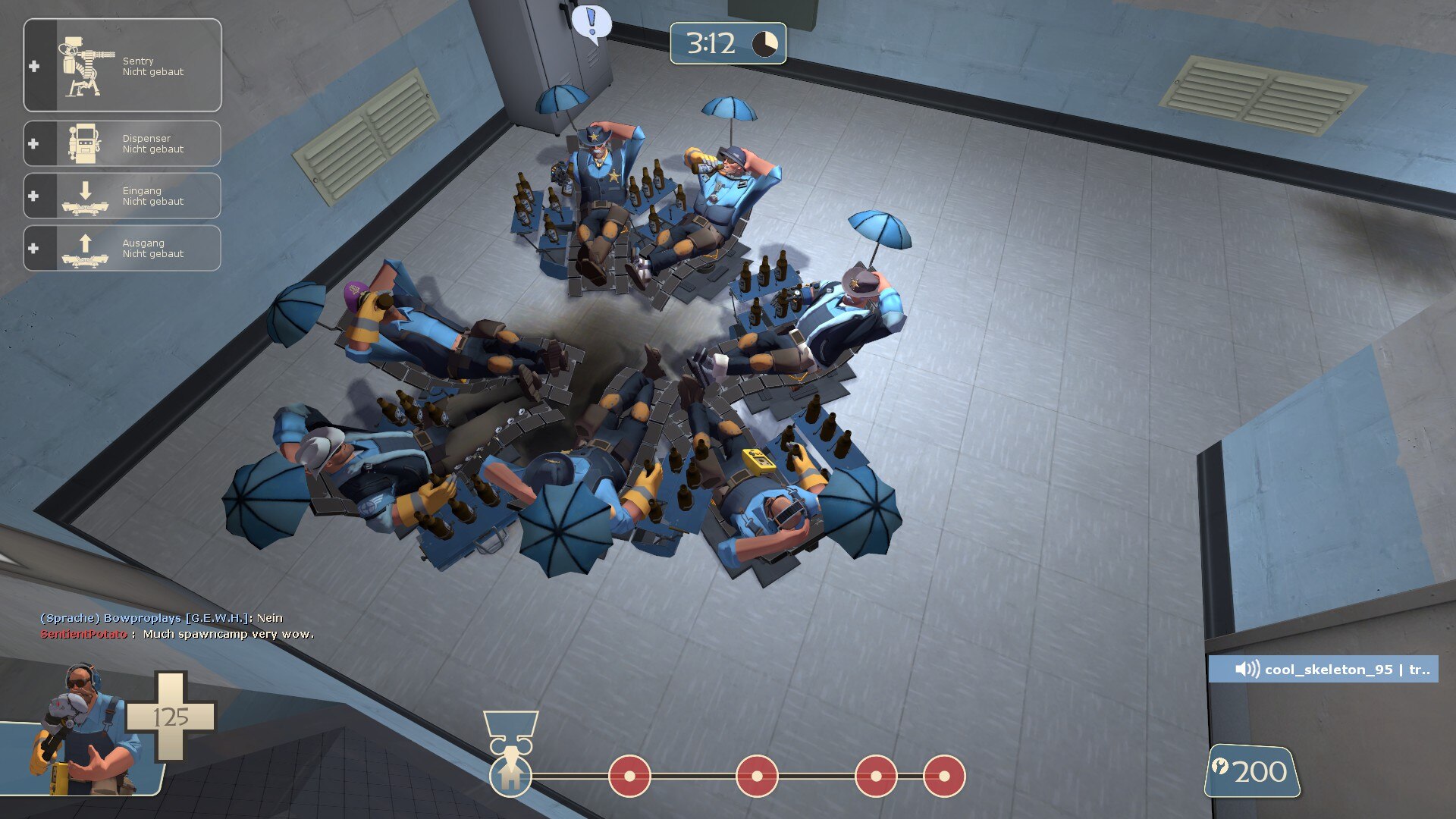Viewport: 1456px width, 819px height.
Task: Click the Eingang teleporter entrance panel
Action: point(122,196)
